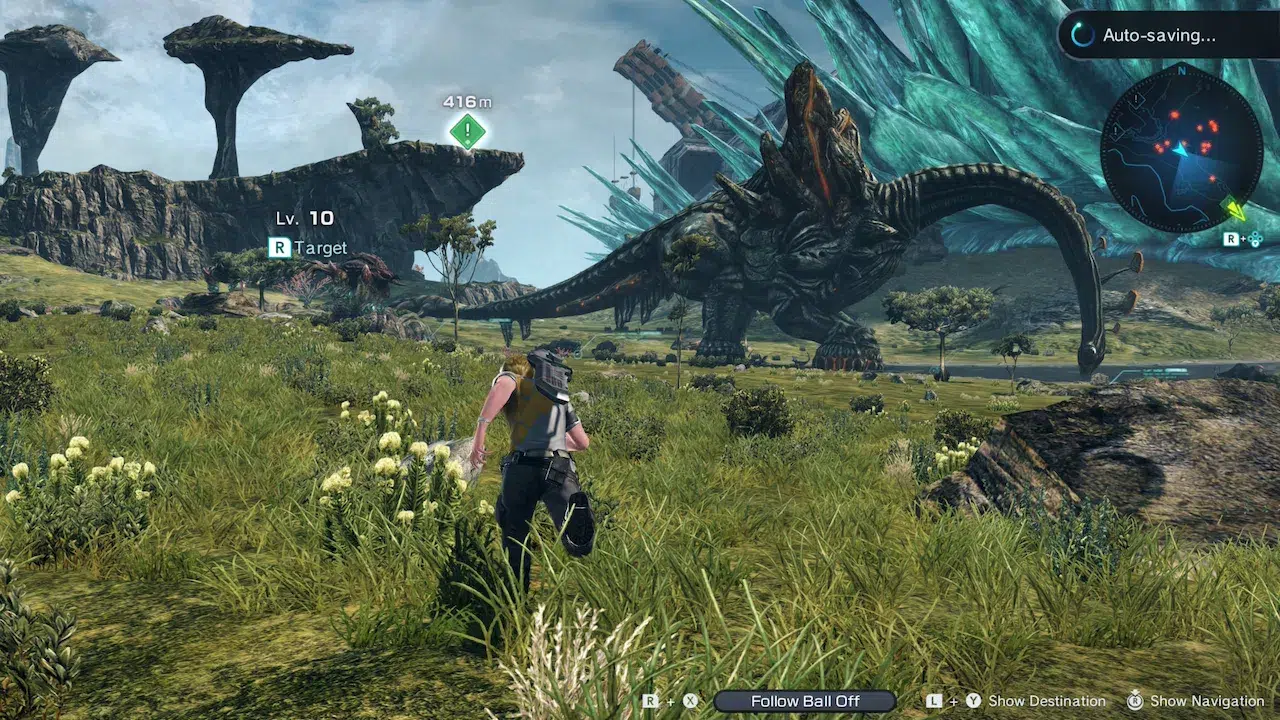Toggle the Follow Ball Off button
The width and height of the screenshot is (1280, 720).
[805, 701]
